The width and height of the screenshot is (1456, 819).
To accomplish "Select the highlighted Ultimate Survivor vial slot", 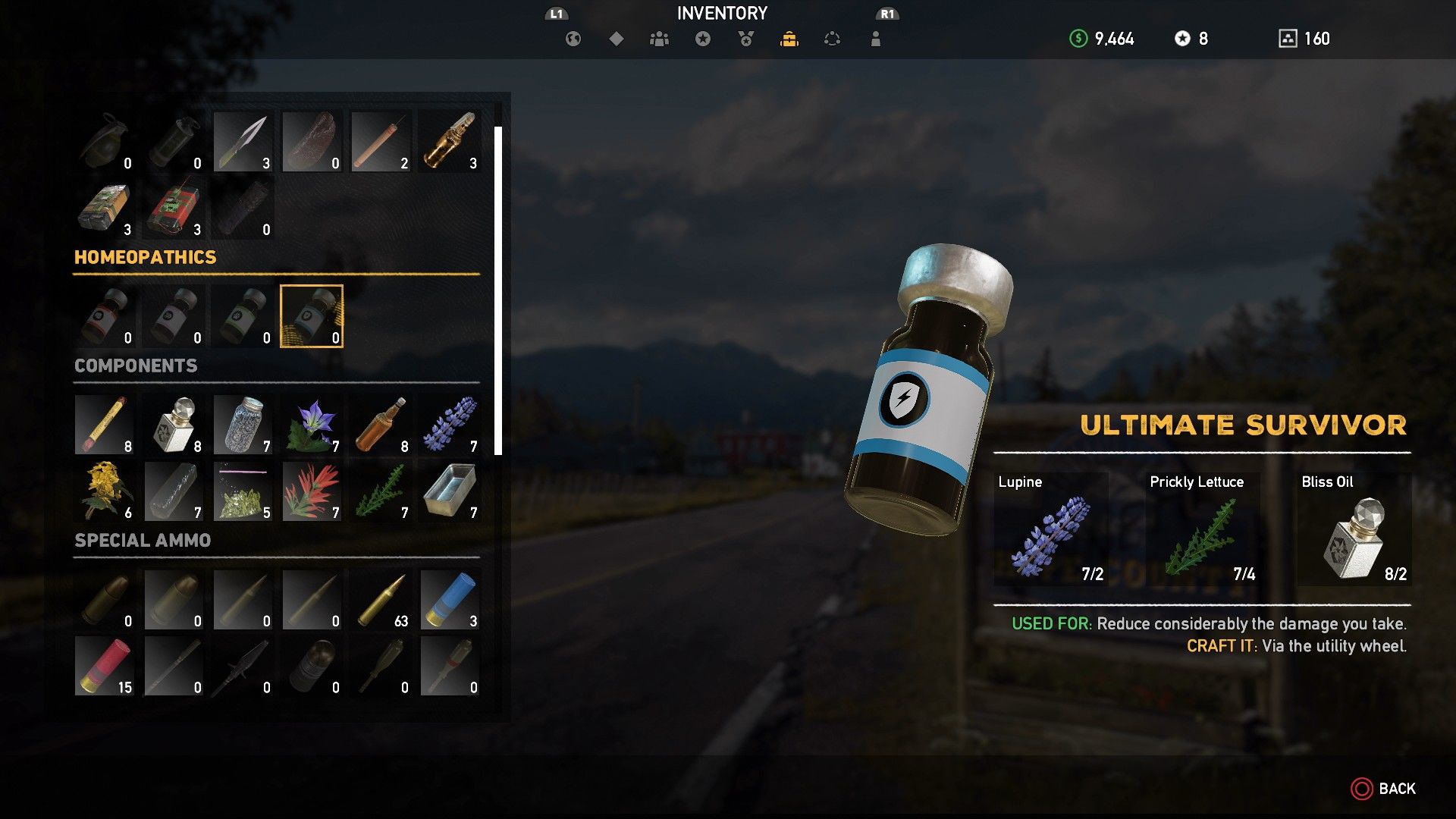I will tap(312, 316).
